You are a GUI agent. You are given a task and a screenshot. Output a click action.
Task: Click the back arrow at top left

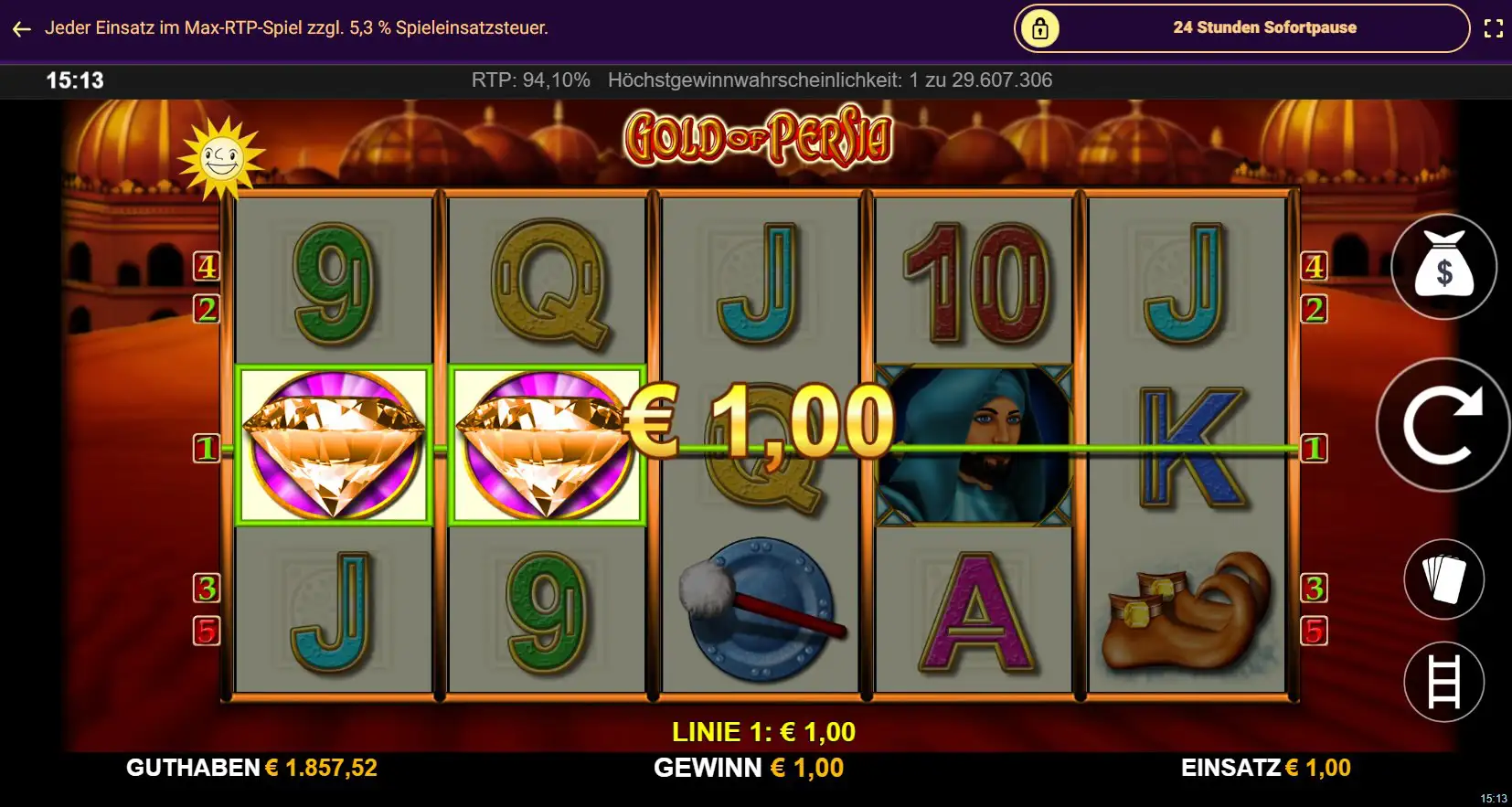(22, 28)
